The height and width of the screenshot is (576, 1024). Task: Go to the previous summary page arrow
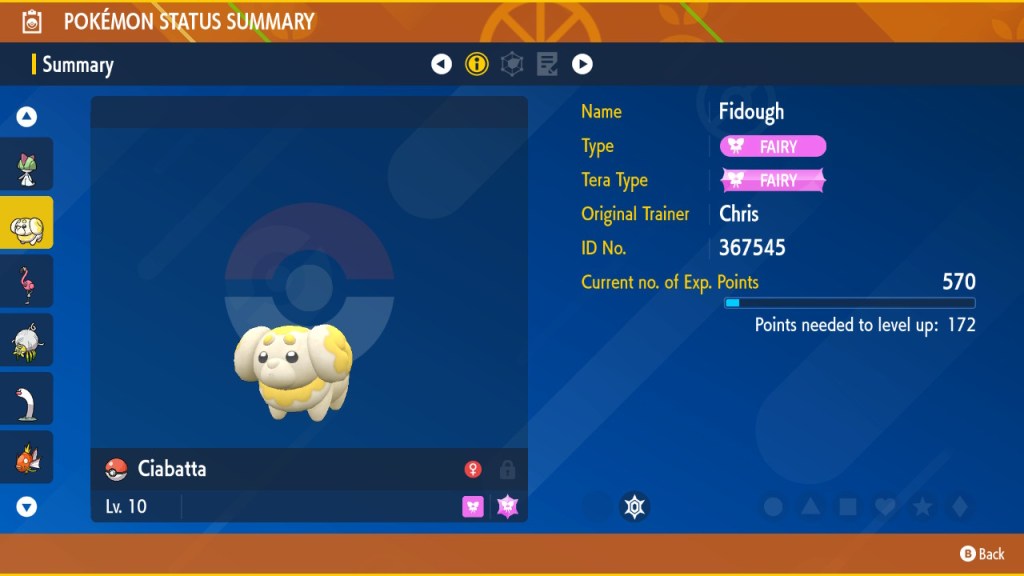tap(441, 64)
